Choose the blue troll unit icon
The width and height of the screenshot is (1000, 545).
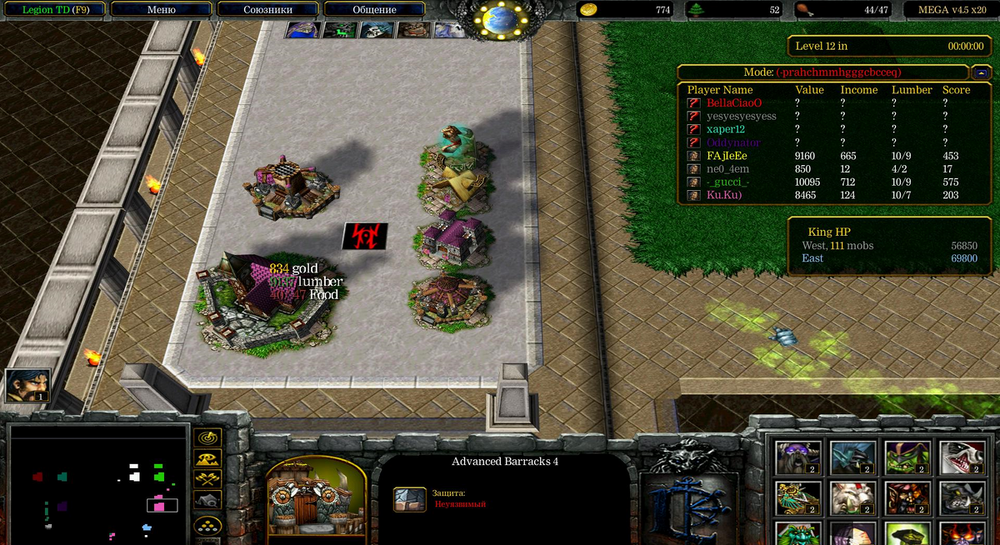(852, 458)
